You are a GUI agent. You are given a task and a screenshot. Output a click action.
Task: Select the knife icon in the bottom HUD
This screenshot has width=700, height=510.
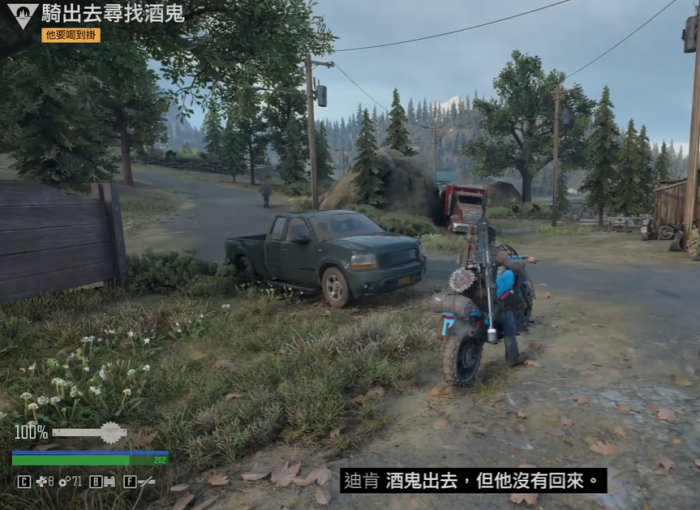[147, 481]
